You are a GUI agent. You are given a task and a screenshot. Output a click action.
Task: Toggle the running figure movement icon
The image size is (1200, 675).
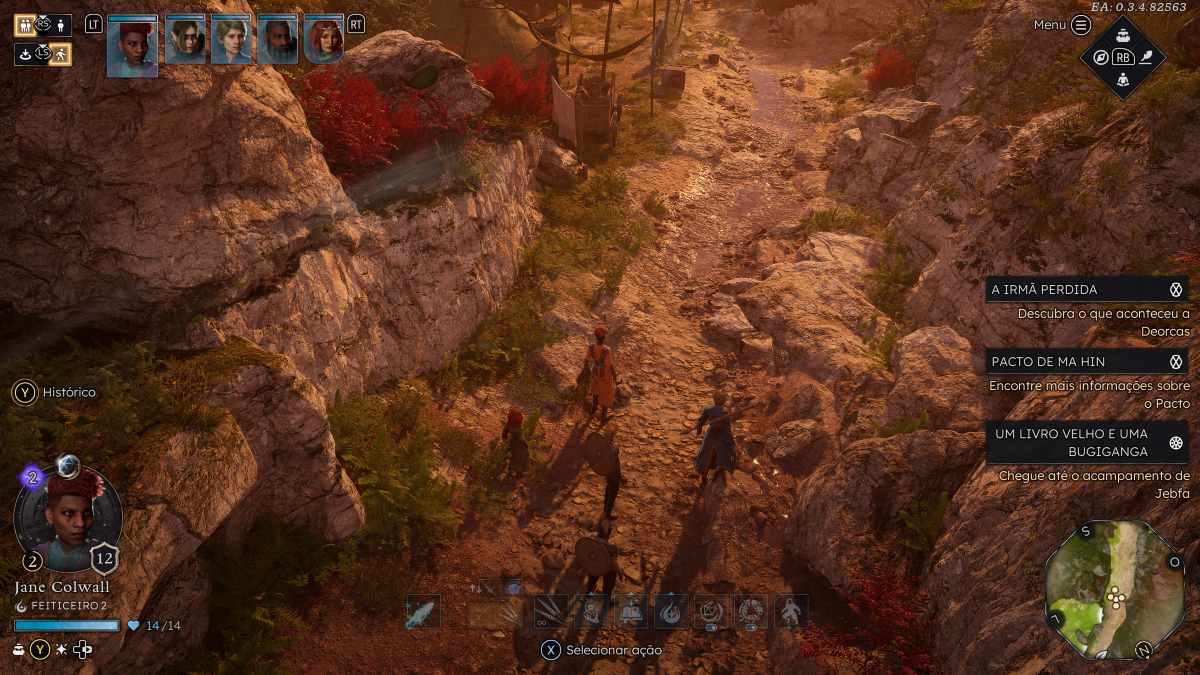[61, 53]
